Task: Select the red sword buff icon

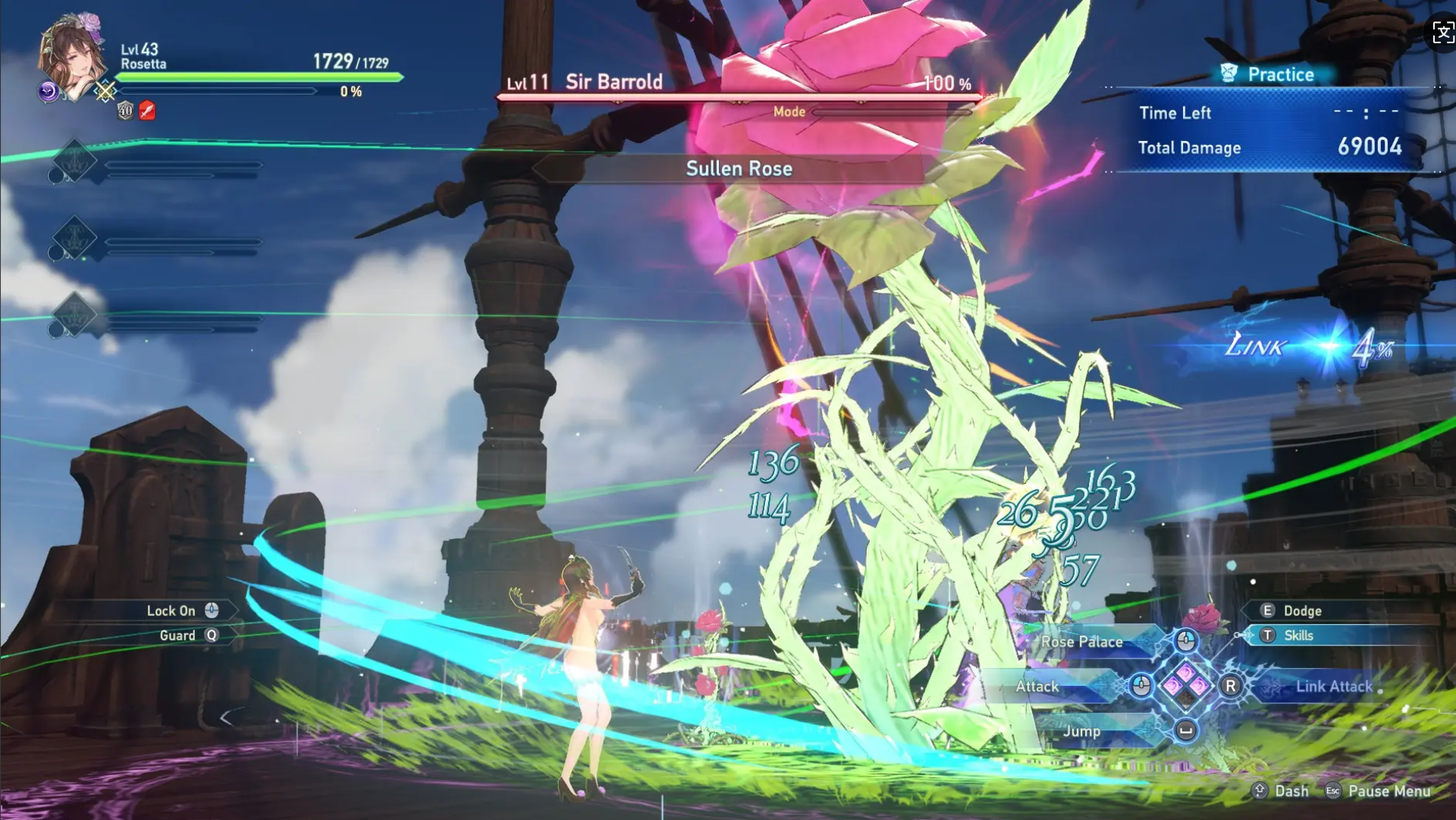Action: [x=147, y=111]
